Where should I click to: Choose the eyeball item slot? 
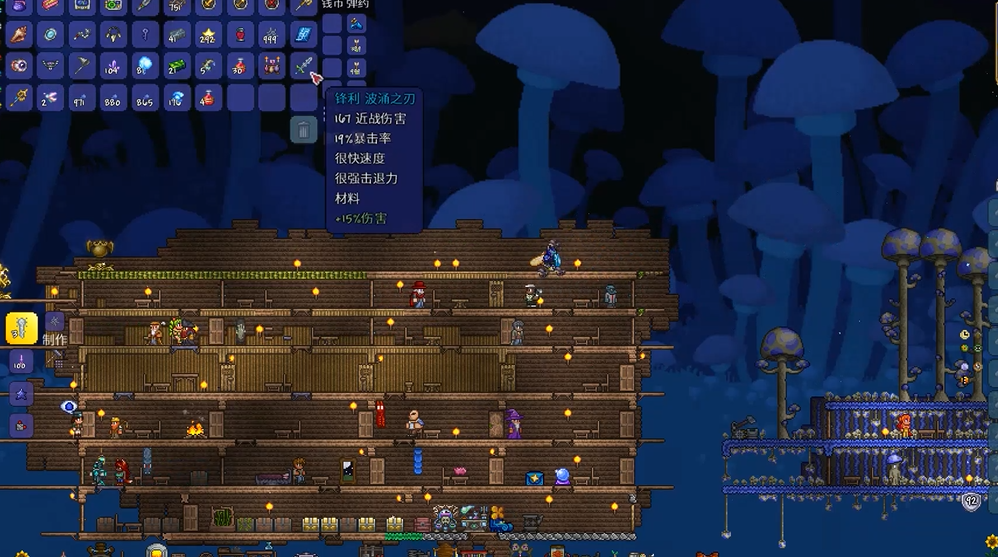click(19, 66)
